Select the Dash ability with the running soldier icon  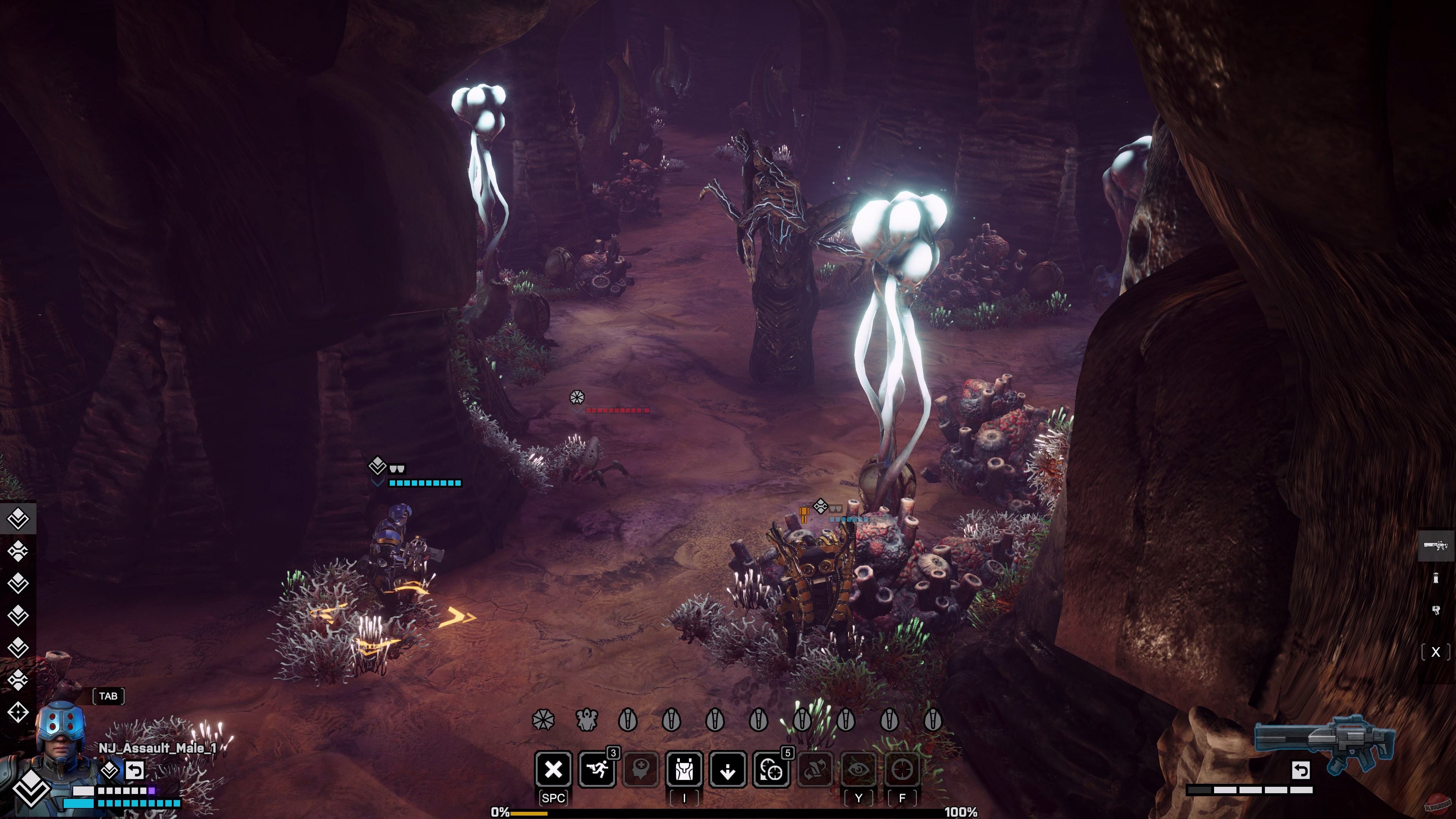click(598, 769)
